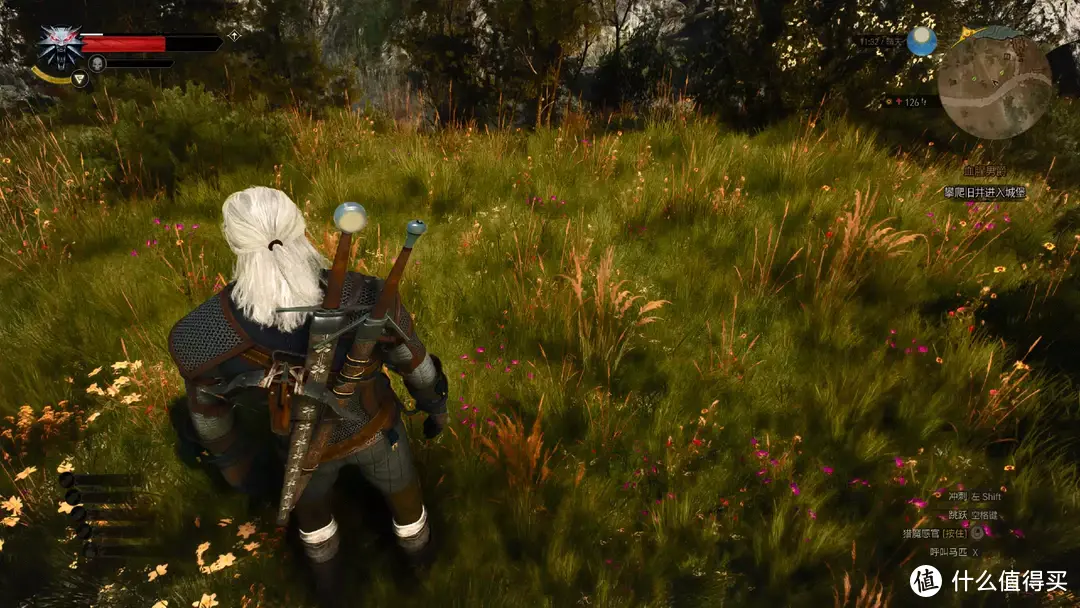Click the skull toxicity icon
This screenshot has height=608, width=1080.
[x=97, y=63]
